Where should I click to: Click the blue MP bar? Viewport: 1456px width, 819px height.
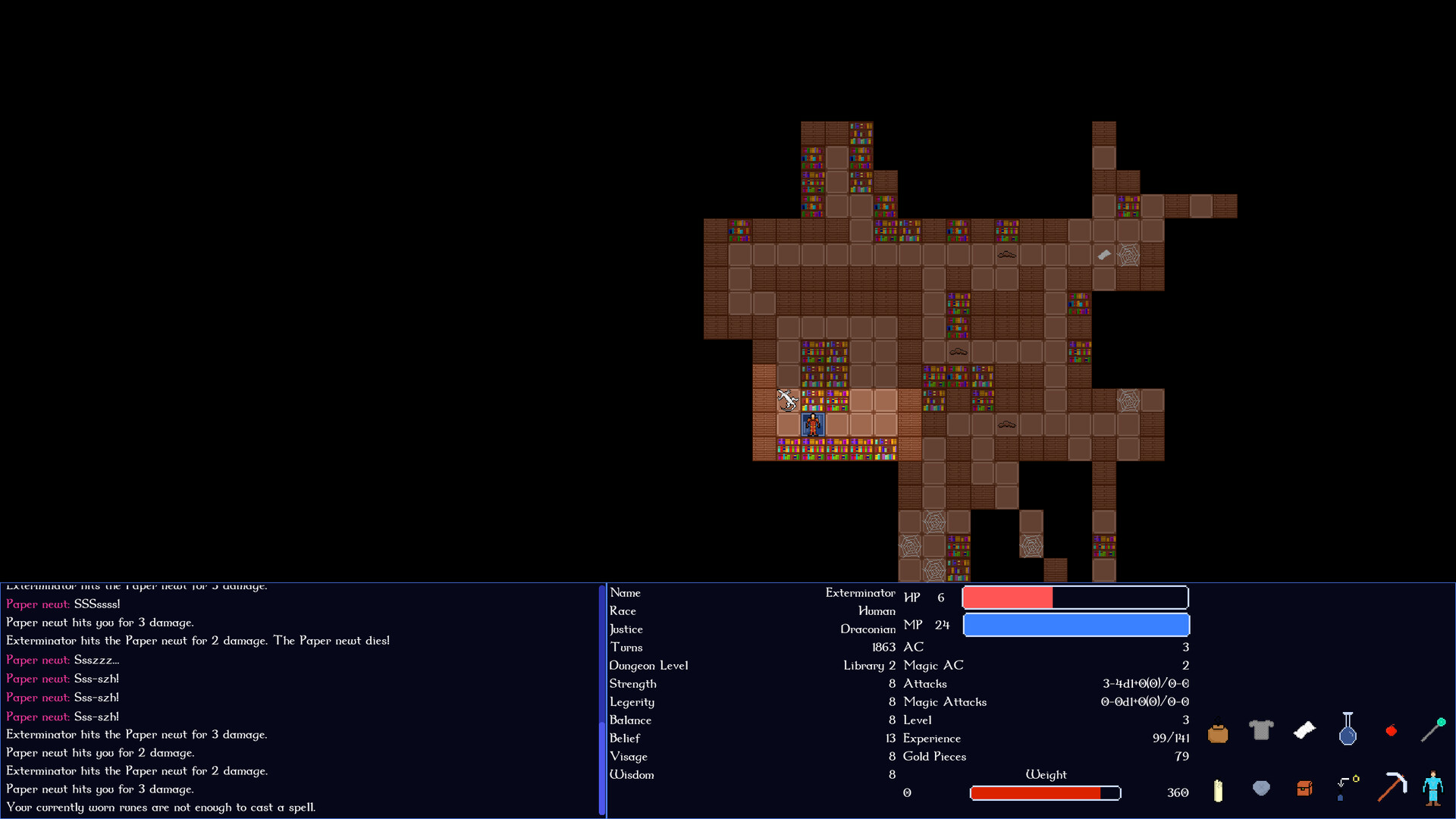tap(1076, 625)
